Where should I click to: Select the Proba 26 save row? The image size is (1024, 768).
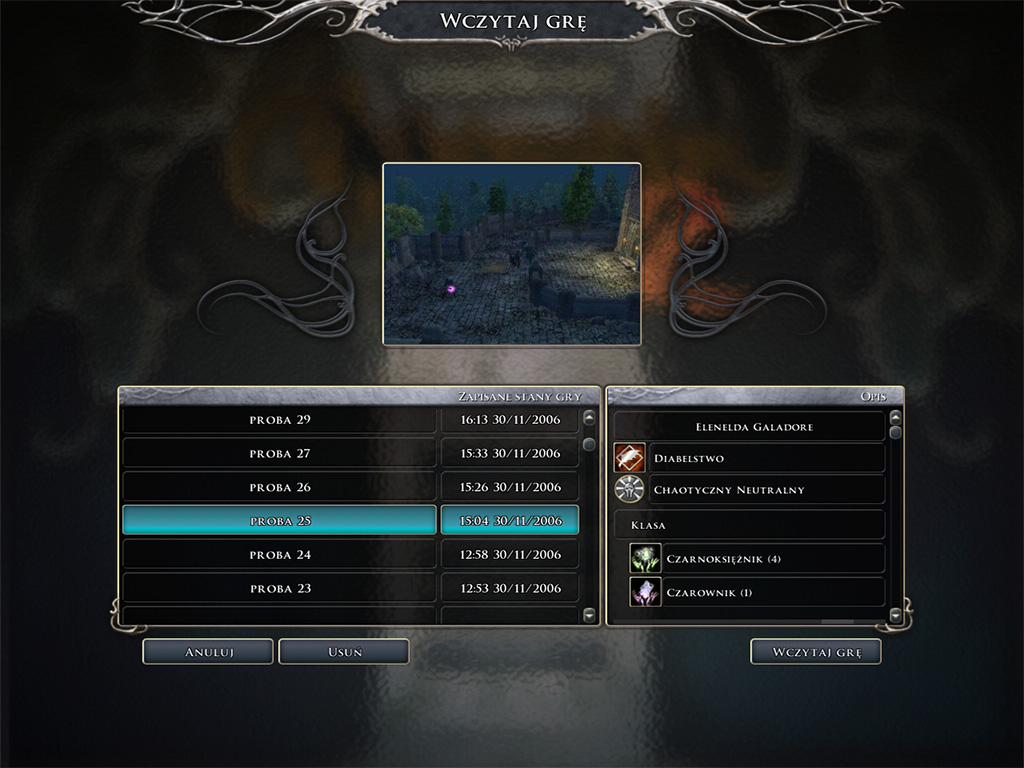pyautogui.click(x=280, y=488)
